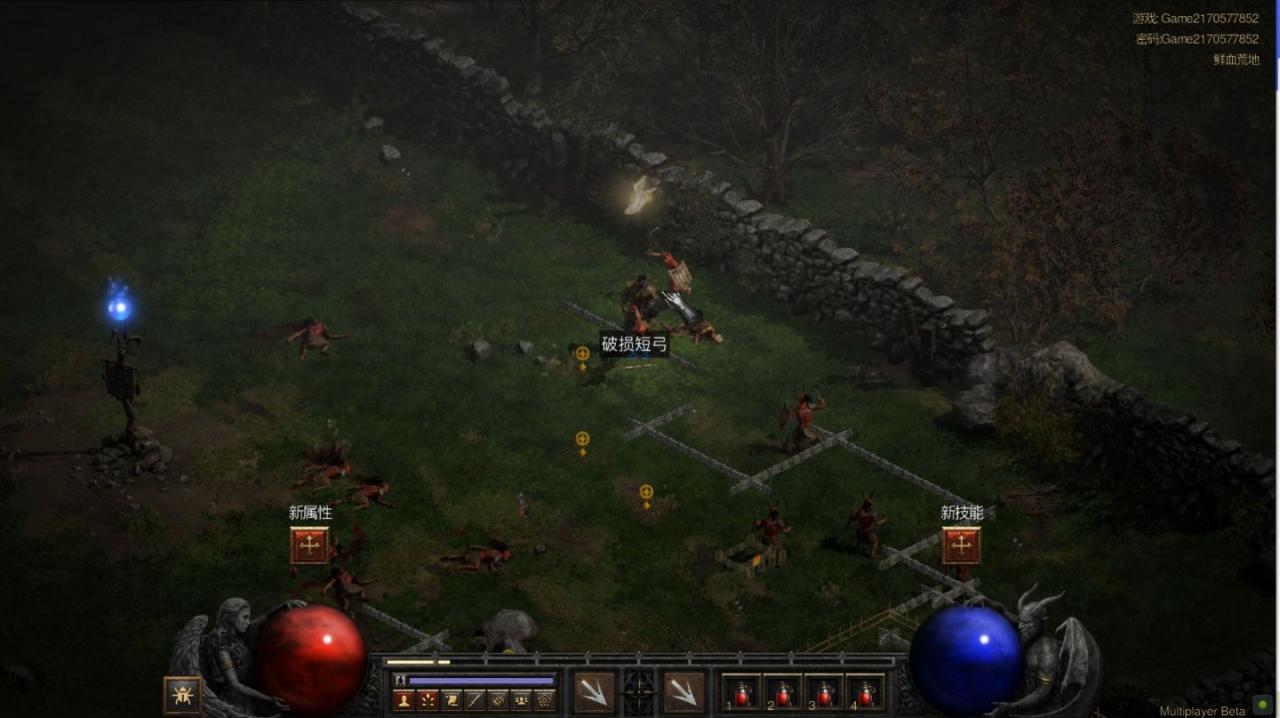
Task: Open the quest log scroll icon
Action: pyautogui.click(x=452, y=700)
